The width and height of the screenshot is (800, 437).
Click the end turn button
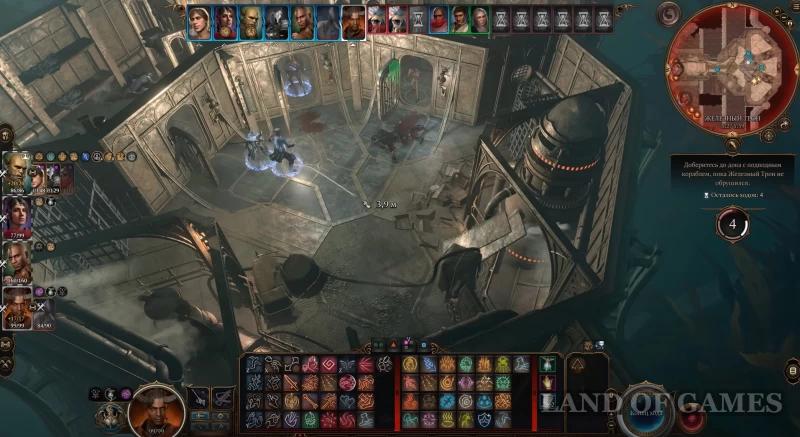[x=646, y=412]
